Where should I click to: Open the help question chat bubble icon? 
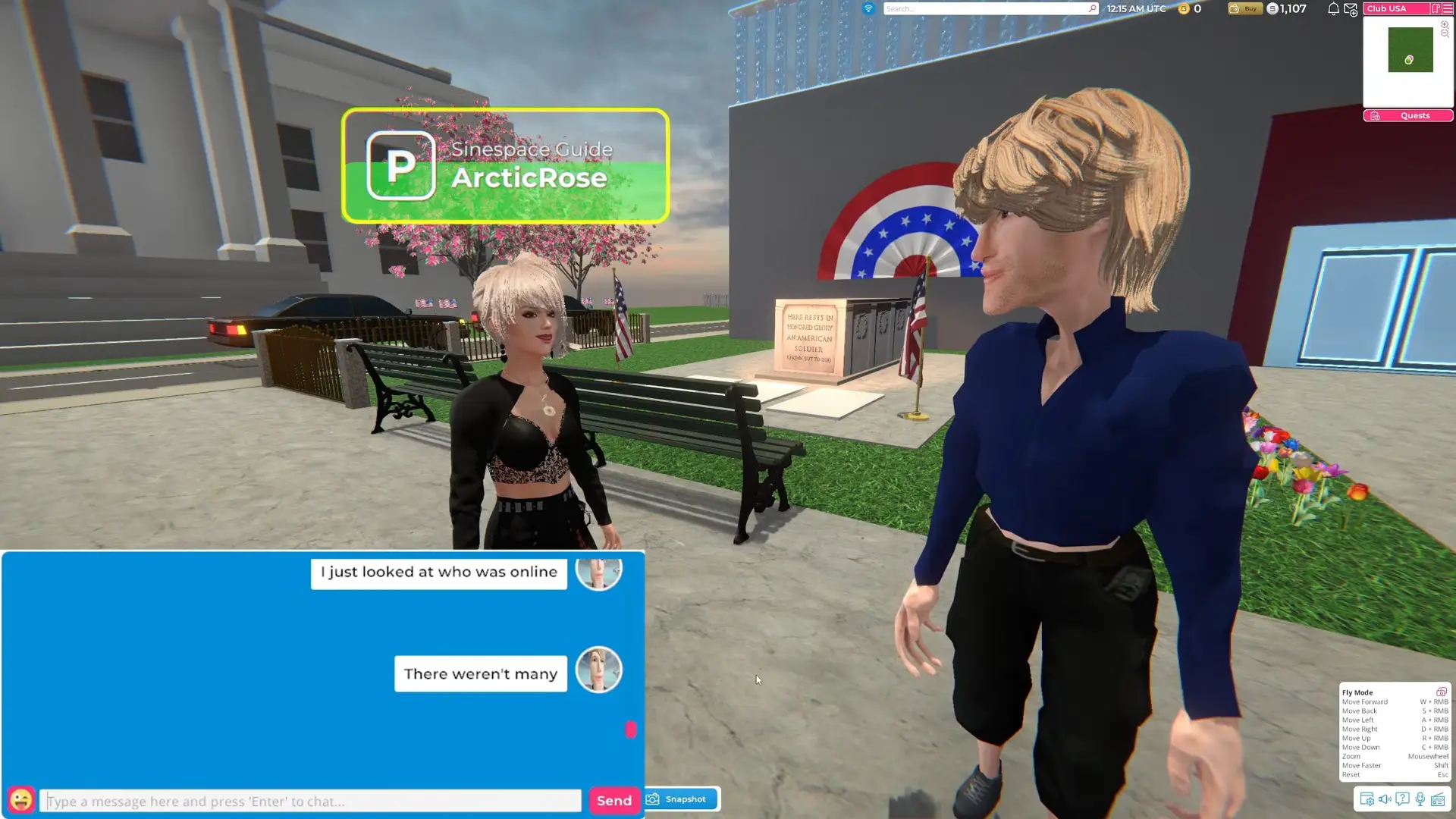(x=1402, y=799)
